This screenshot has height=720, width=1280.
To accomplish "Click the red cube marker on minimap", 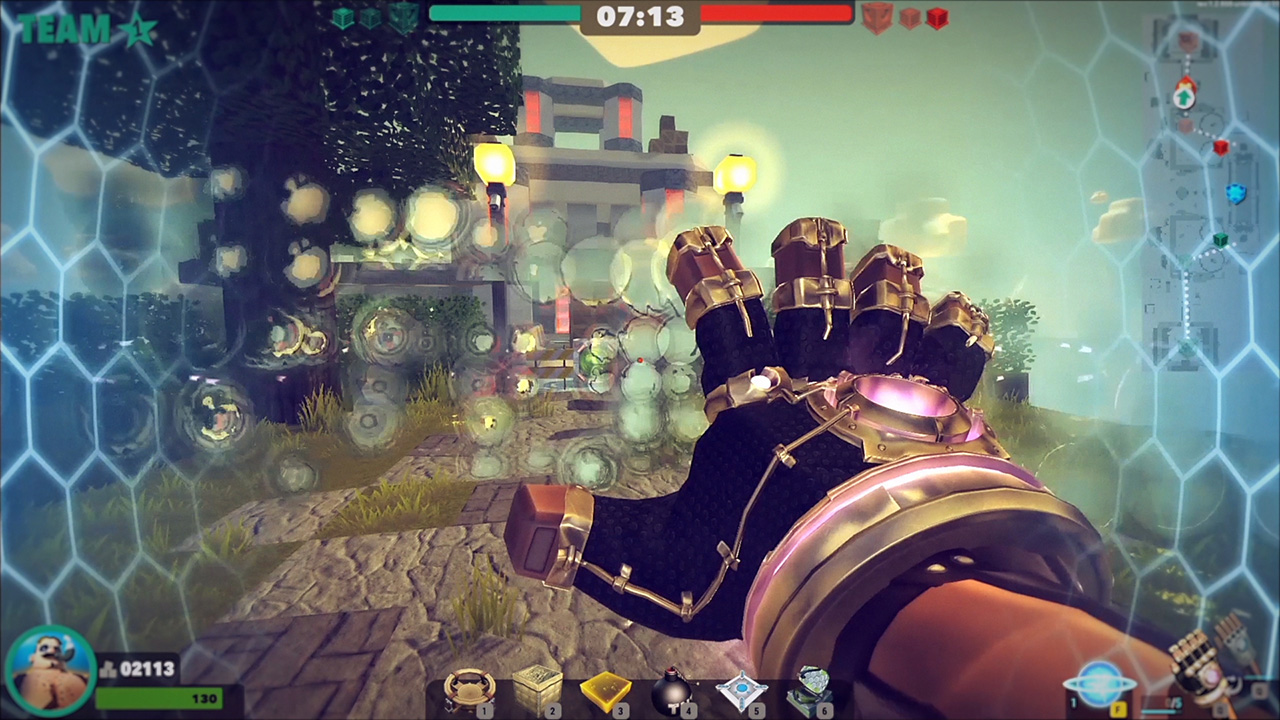I will pyautogui.click(x=1220, y=148).
